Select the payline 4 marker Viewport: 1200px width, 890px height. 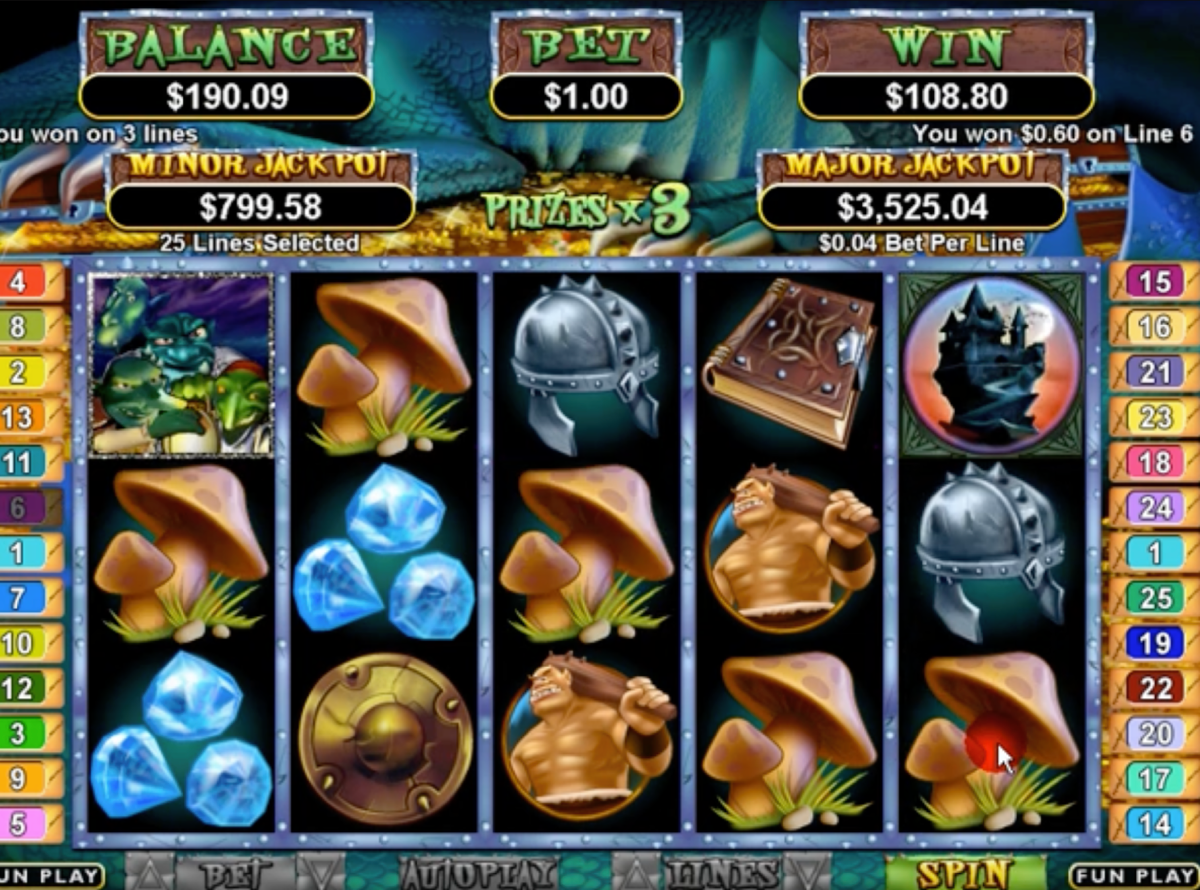[24, 281]
